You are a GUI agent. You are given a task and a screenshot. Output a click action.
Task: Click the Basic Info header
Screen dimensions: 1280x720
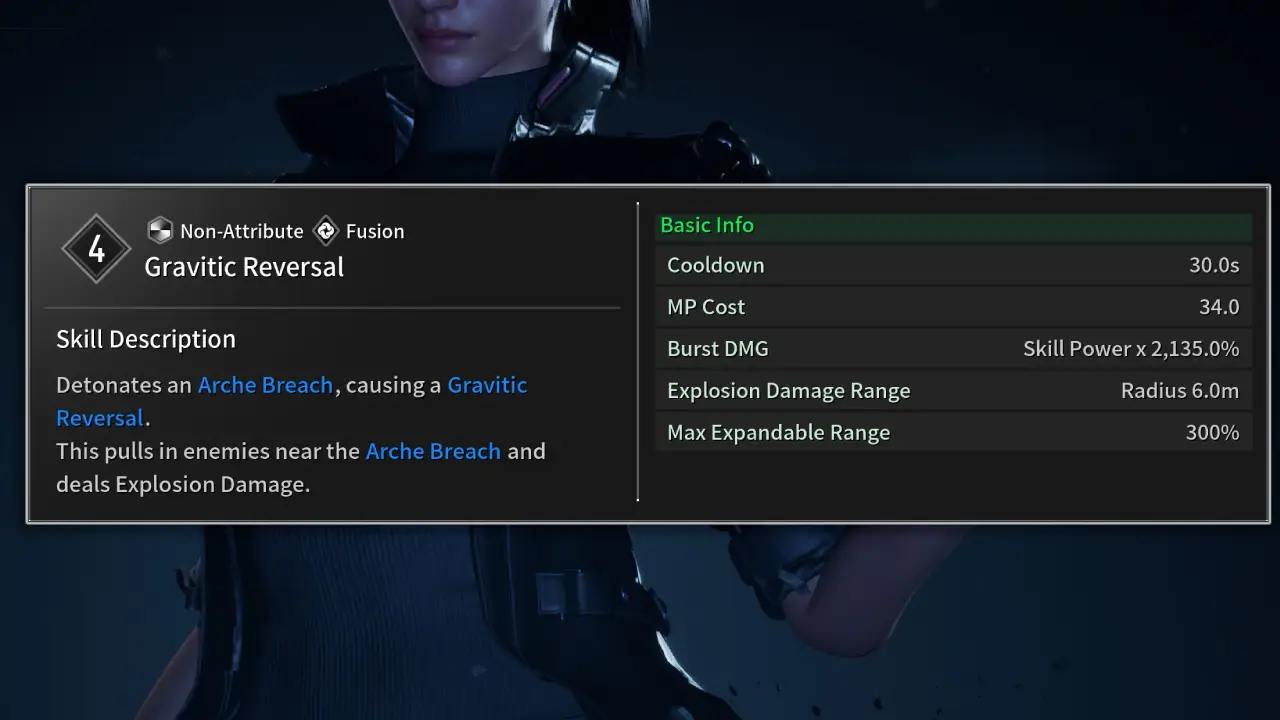tap(707, 226)
